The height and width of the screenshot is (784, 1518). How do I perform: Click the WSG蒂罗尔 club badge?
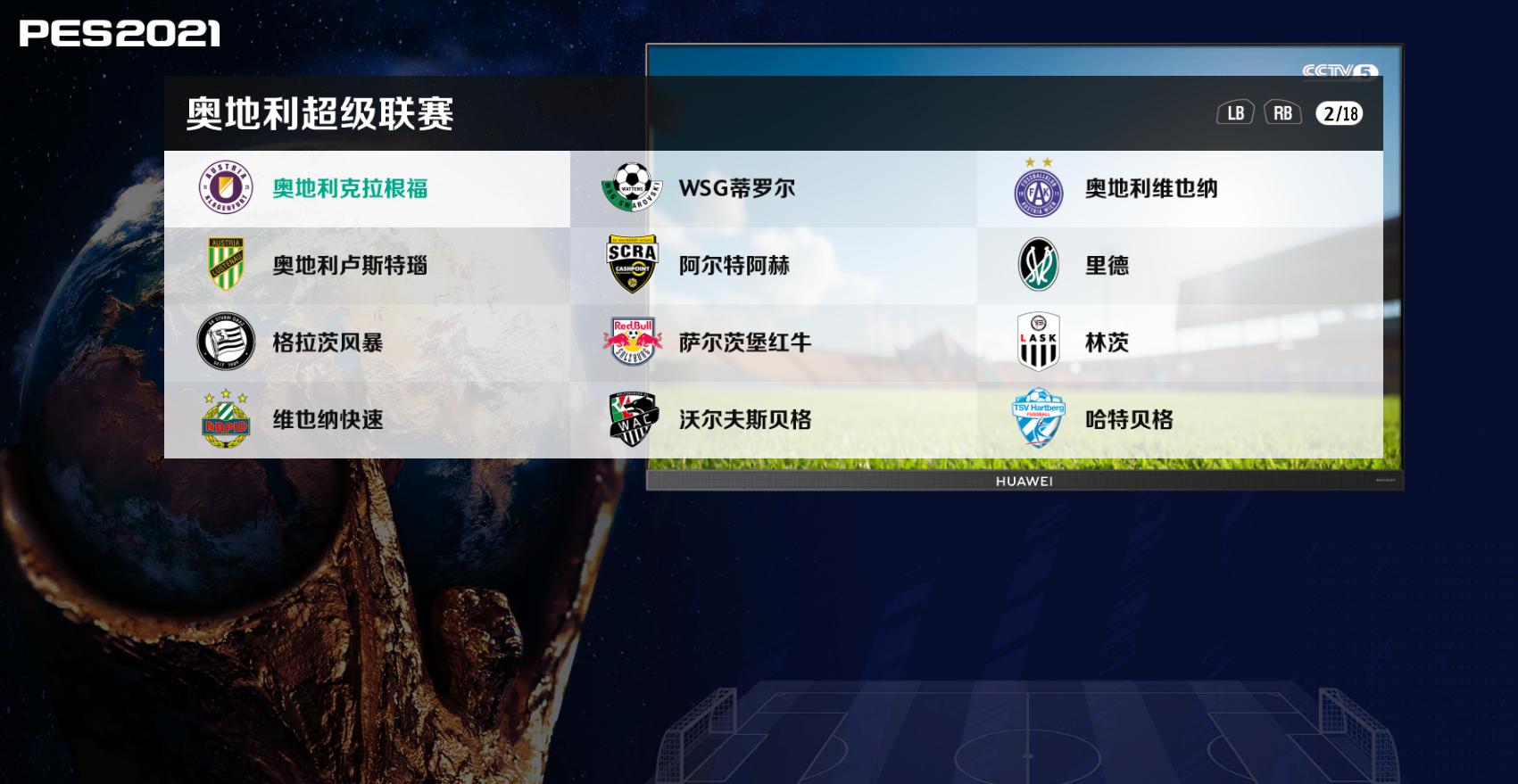(x=634, y=188)
